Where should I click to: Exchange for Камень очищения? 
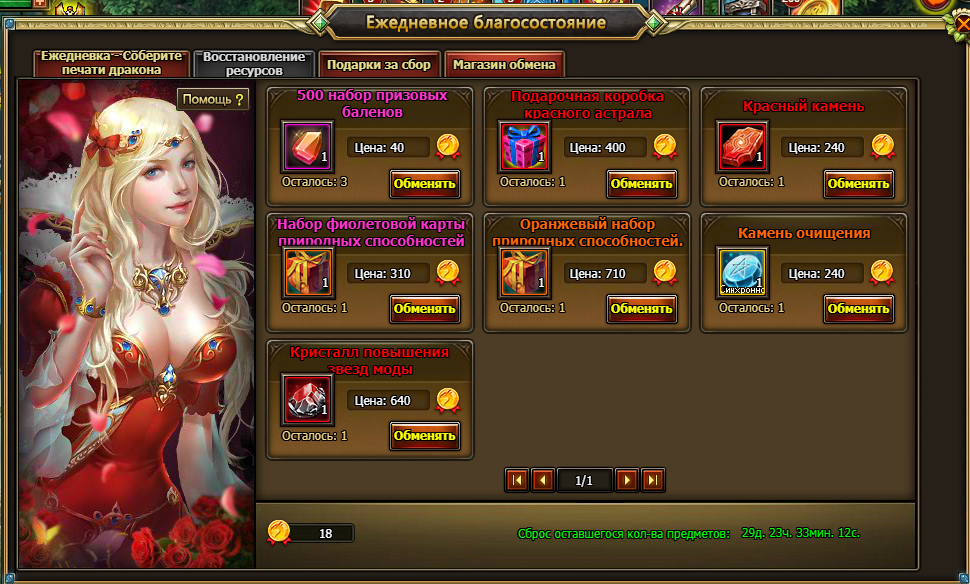point(859,309)
